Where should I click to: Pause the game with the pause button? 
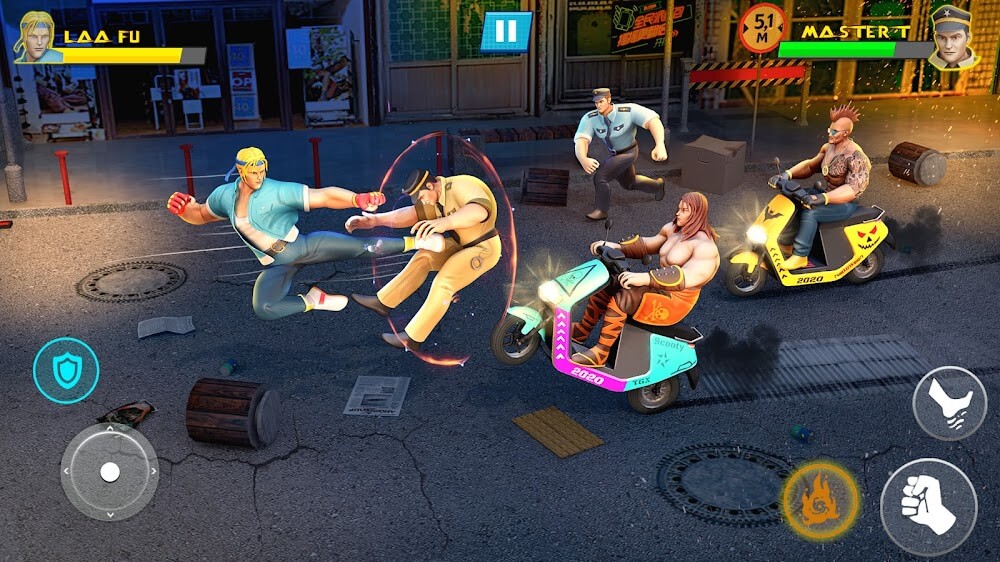[506, 32]
